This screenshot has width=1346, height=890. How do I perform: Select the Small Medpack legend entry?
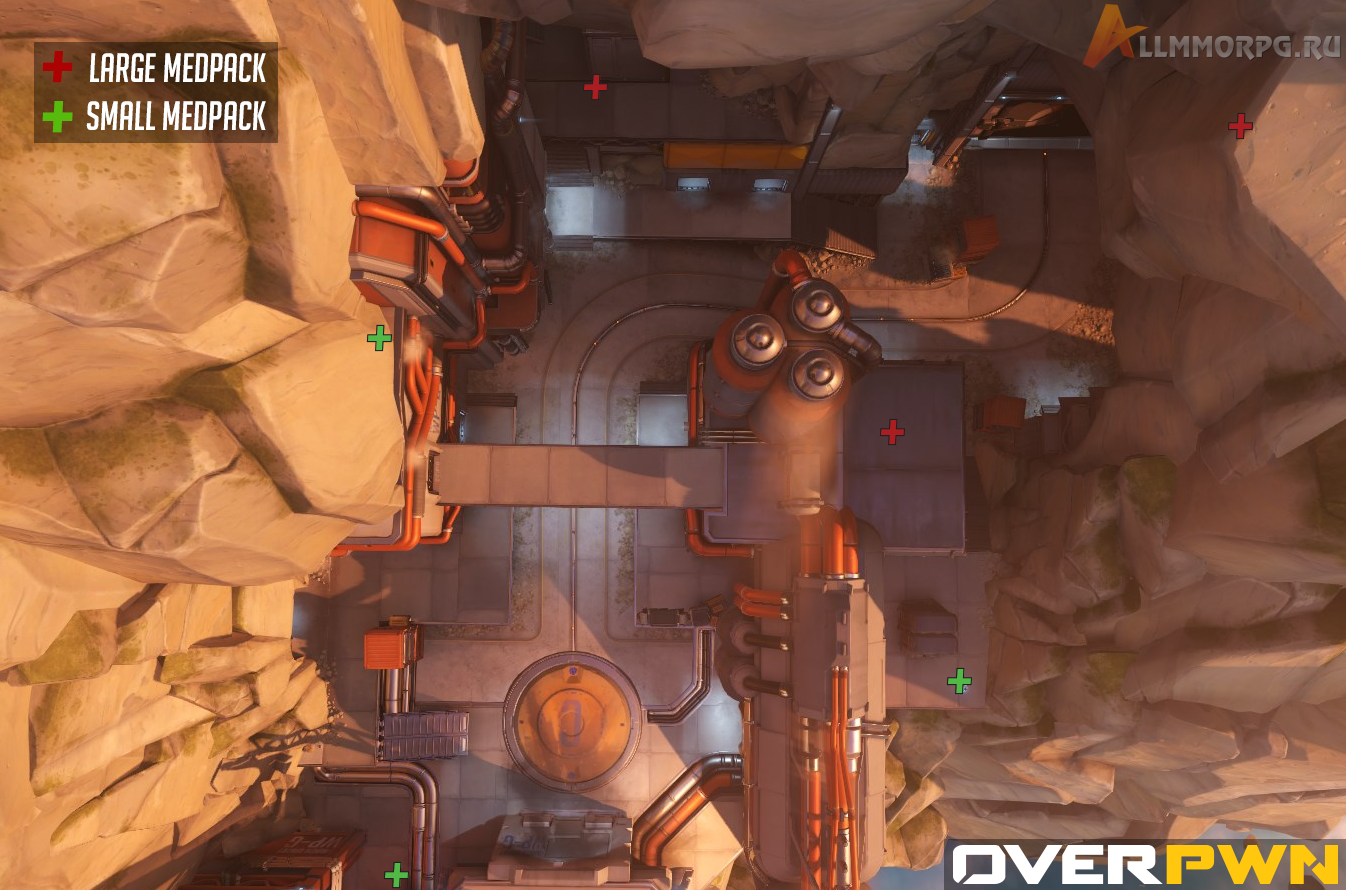pos(155,117)
